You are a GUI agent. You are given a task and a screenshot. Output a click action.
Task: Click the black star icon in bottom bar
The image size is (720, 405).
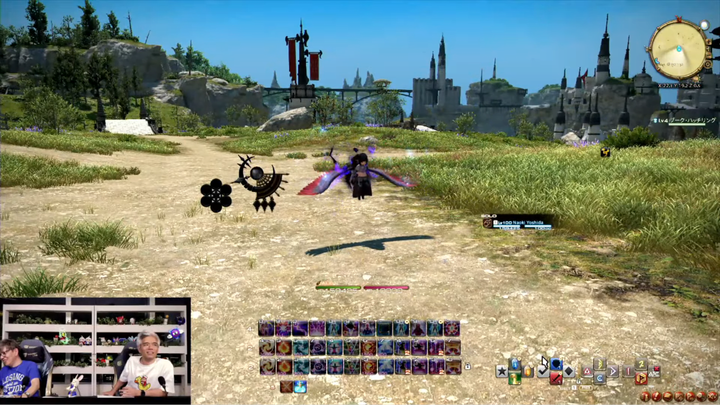click(501, 371)
